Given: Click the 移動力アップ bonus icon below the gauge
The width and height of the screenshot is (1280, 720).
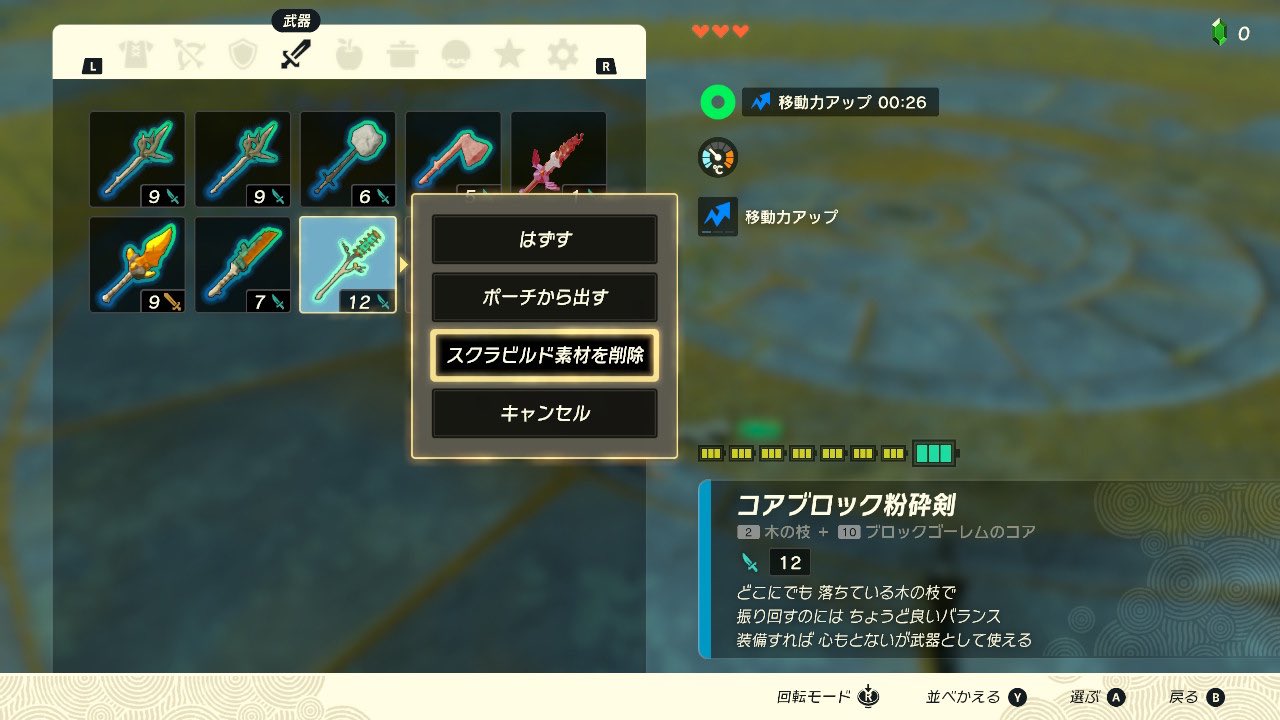Looking at the screenshot, I should 717,216.
